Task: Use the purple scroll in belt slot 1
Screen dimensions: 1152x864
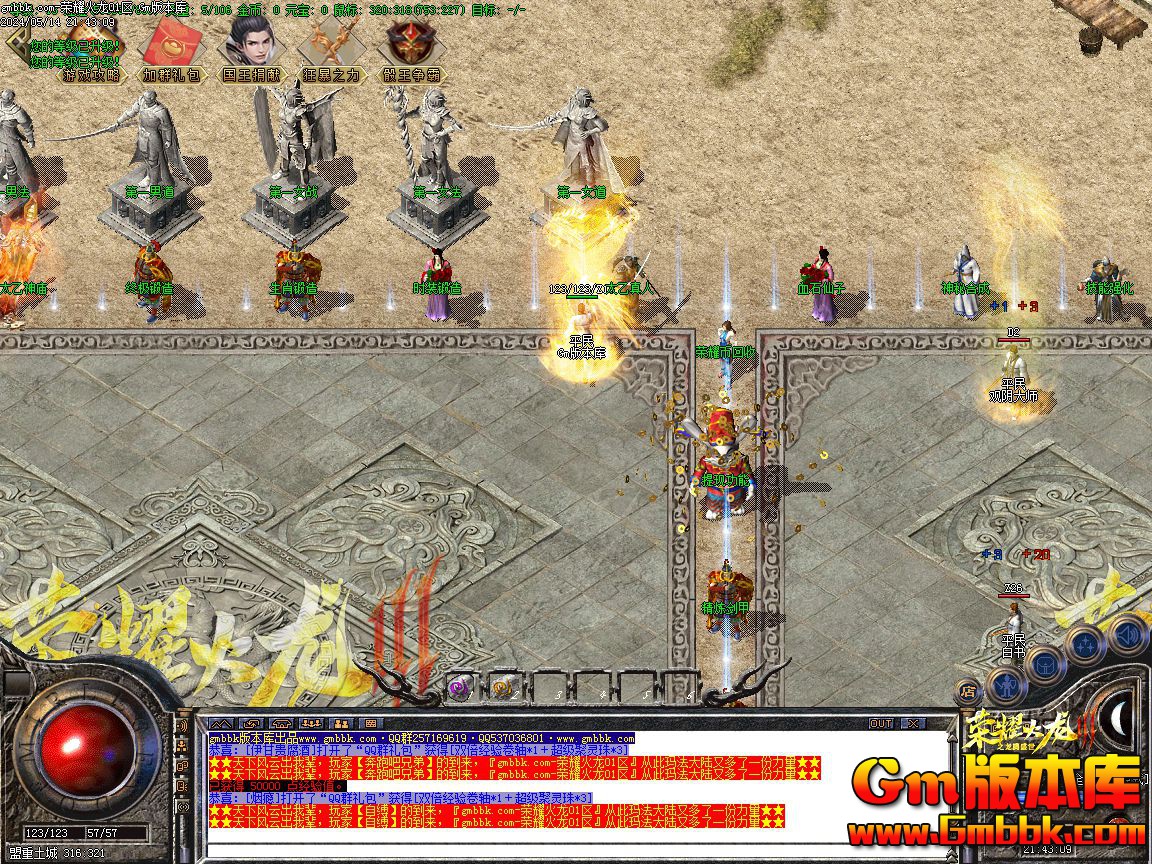Action: [x=460, y=687]
